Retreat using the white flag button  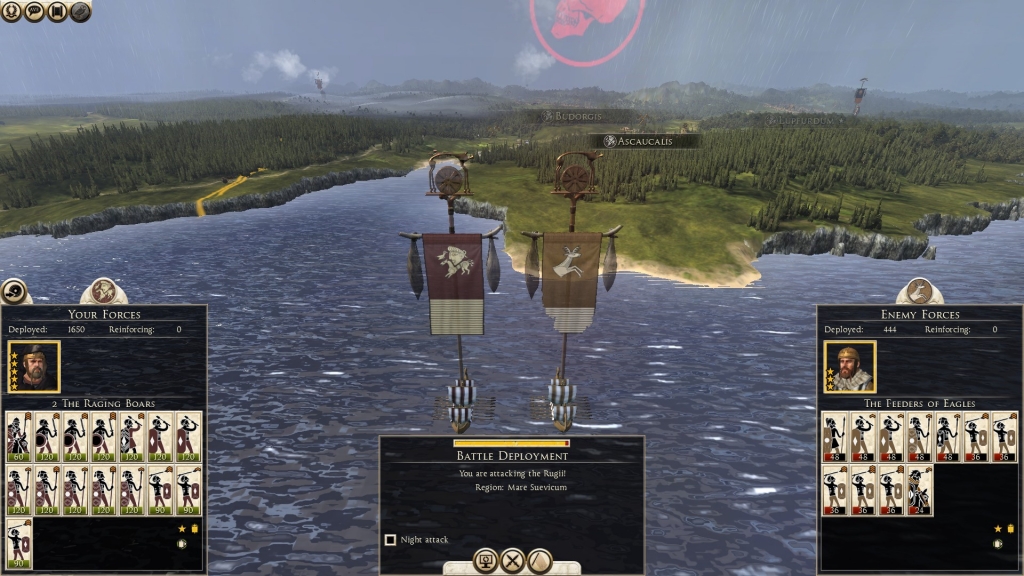(539, 560)
